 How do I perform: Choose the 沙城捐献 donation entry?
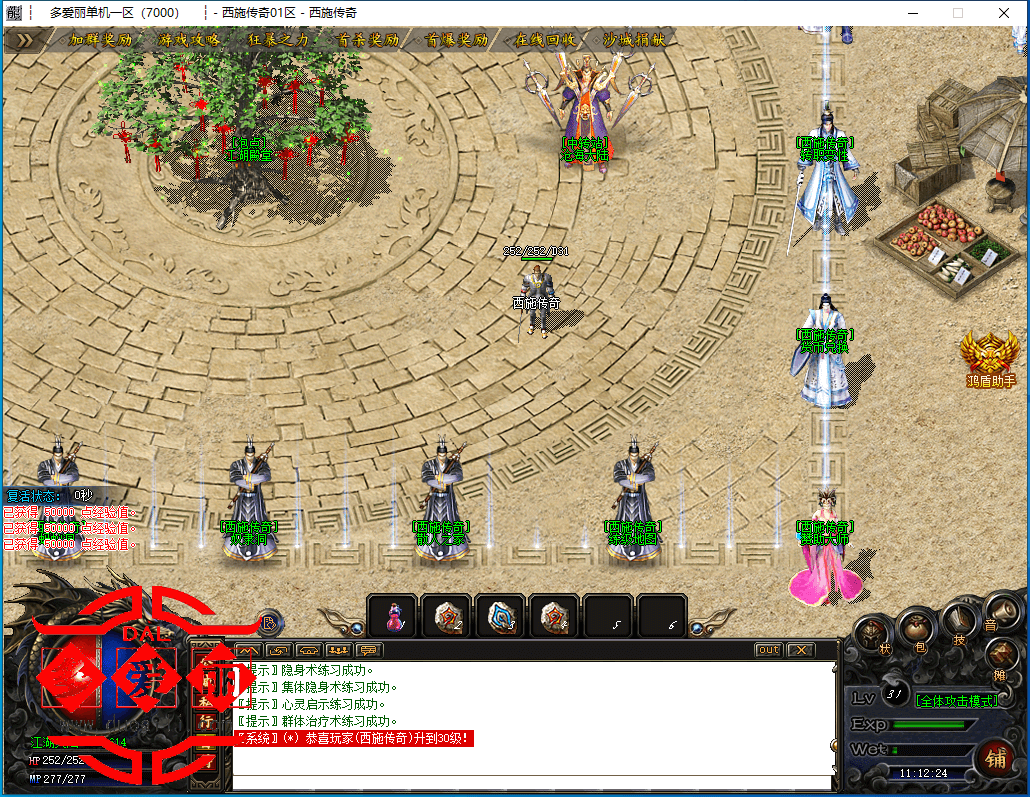tap(634, 40)
